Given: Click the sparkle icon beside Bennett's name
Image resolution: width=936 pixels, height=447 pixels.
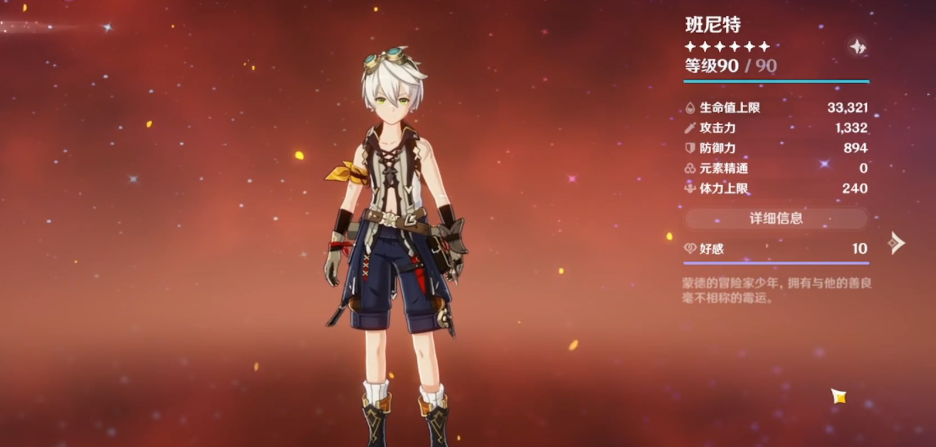Looking at the screenshot, I should point(857,47).
